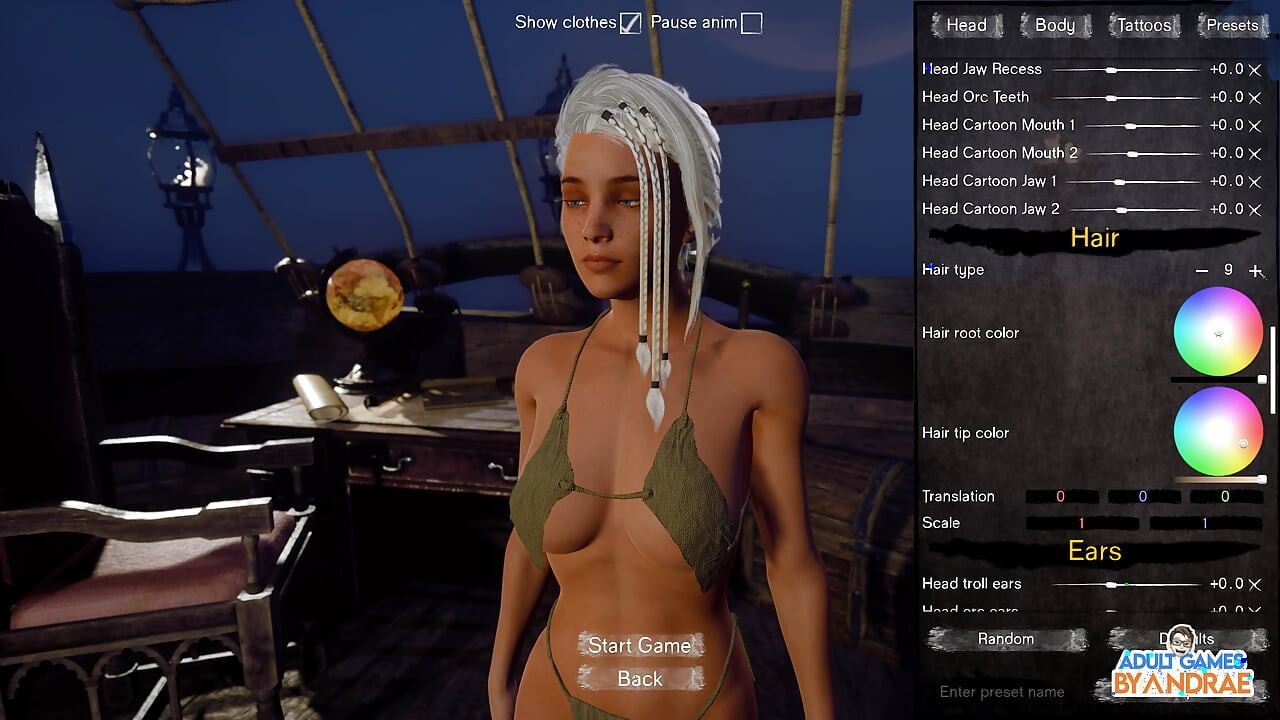Switch to the Presets tab
This screenshot has width=1280, height=720.
click(x=1232, y=25)
